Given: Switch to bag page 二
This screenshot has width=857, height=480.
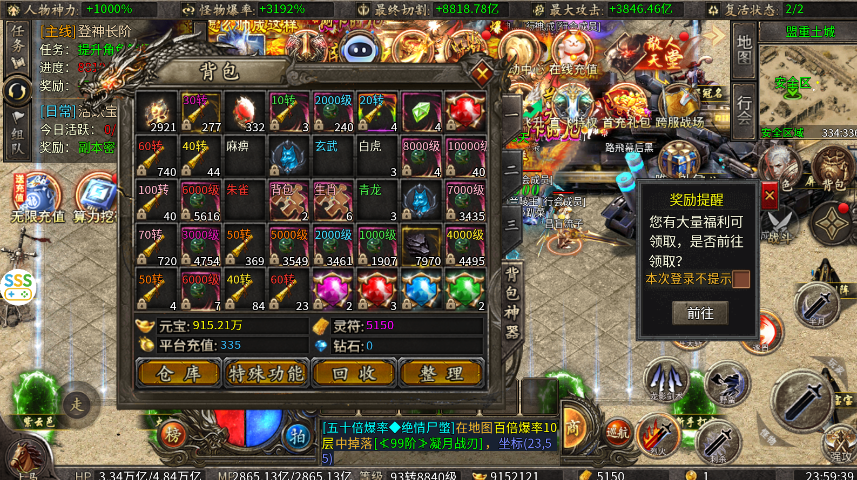Looking at the screenshot, I should [511, 168].
